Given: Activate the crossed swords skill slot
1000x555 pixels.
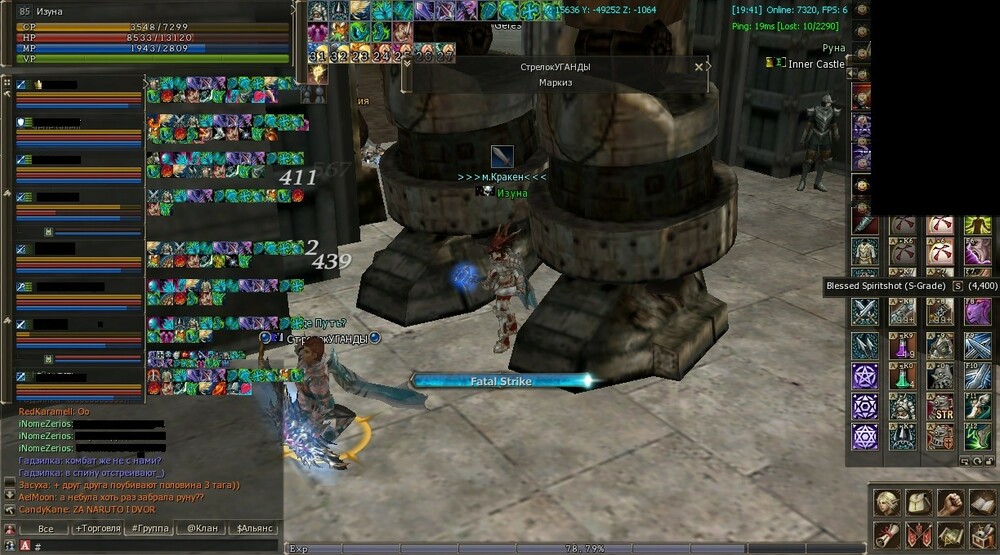Looking at the screenshot, I should [x=864, y=312].
